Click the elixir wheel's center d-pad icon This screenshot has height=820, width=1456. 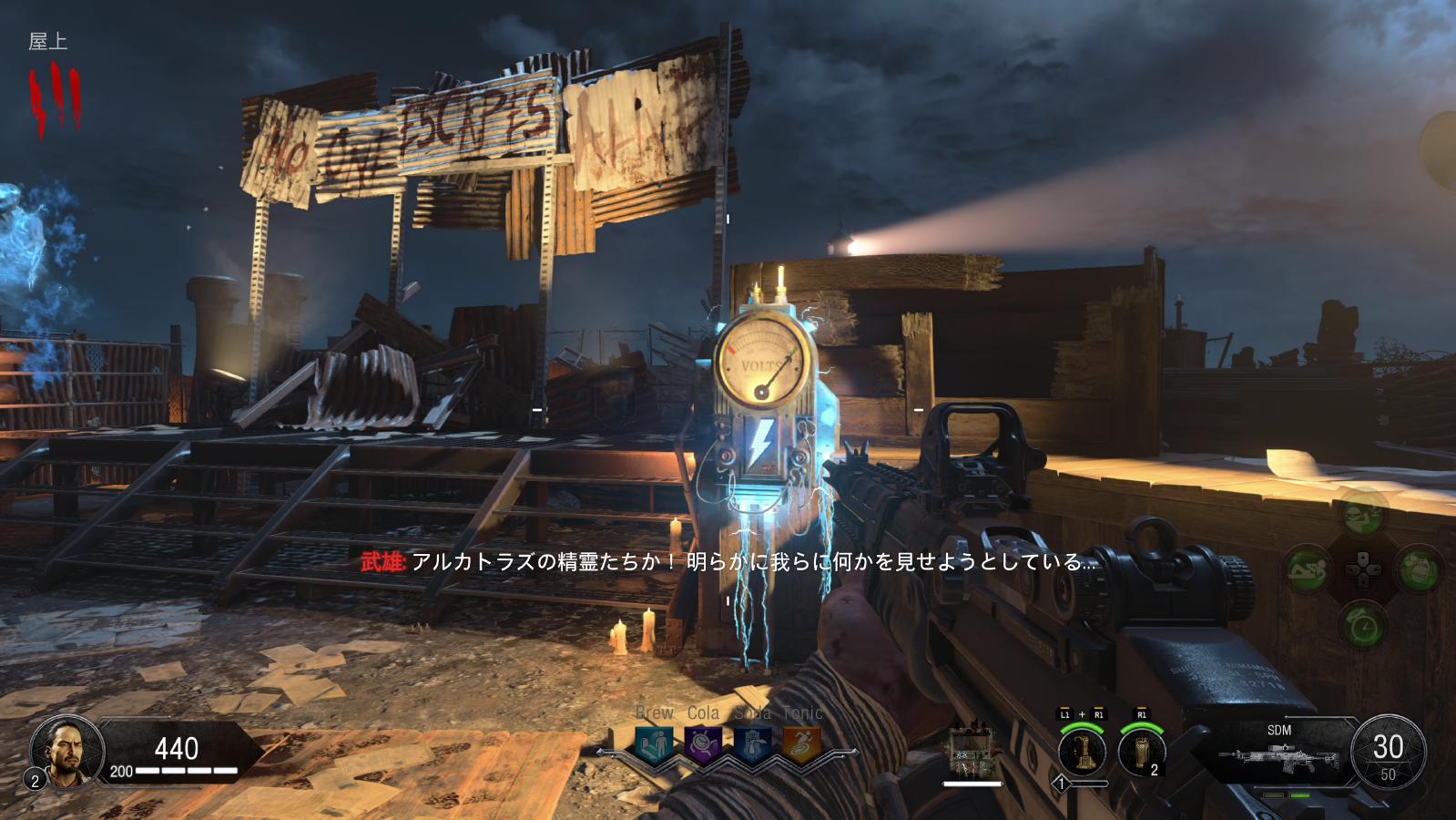[1362, 569]
